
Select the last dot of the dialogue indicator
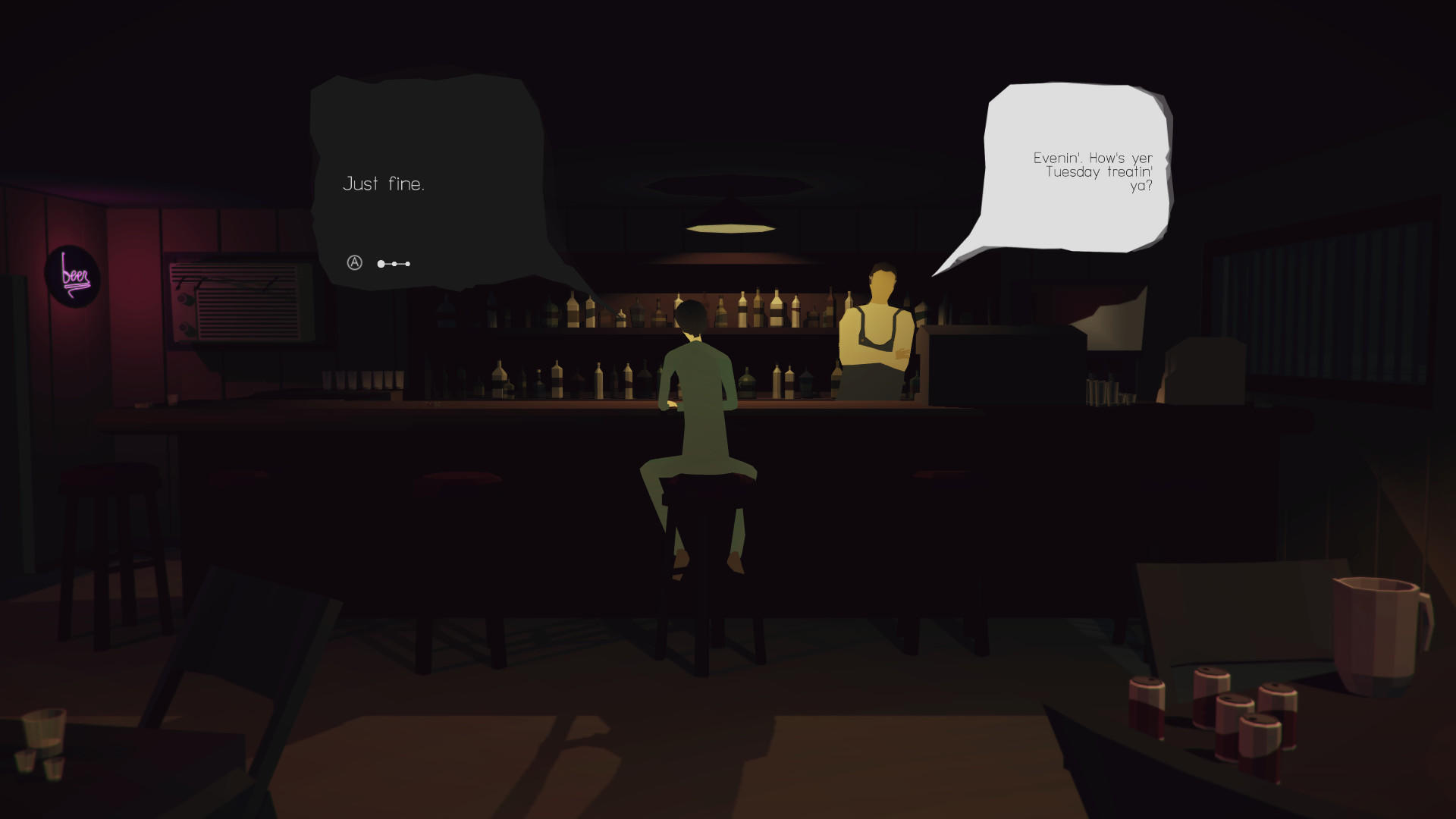pyautogui.click(x=407, y=264)
